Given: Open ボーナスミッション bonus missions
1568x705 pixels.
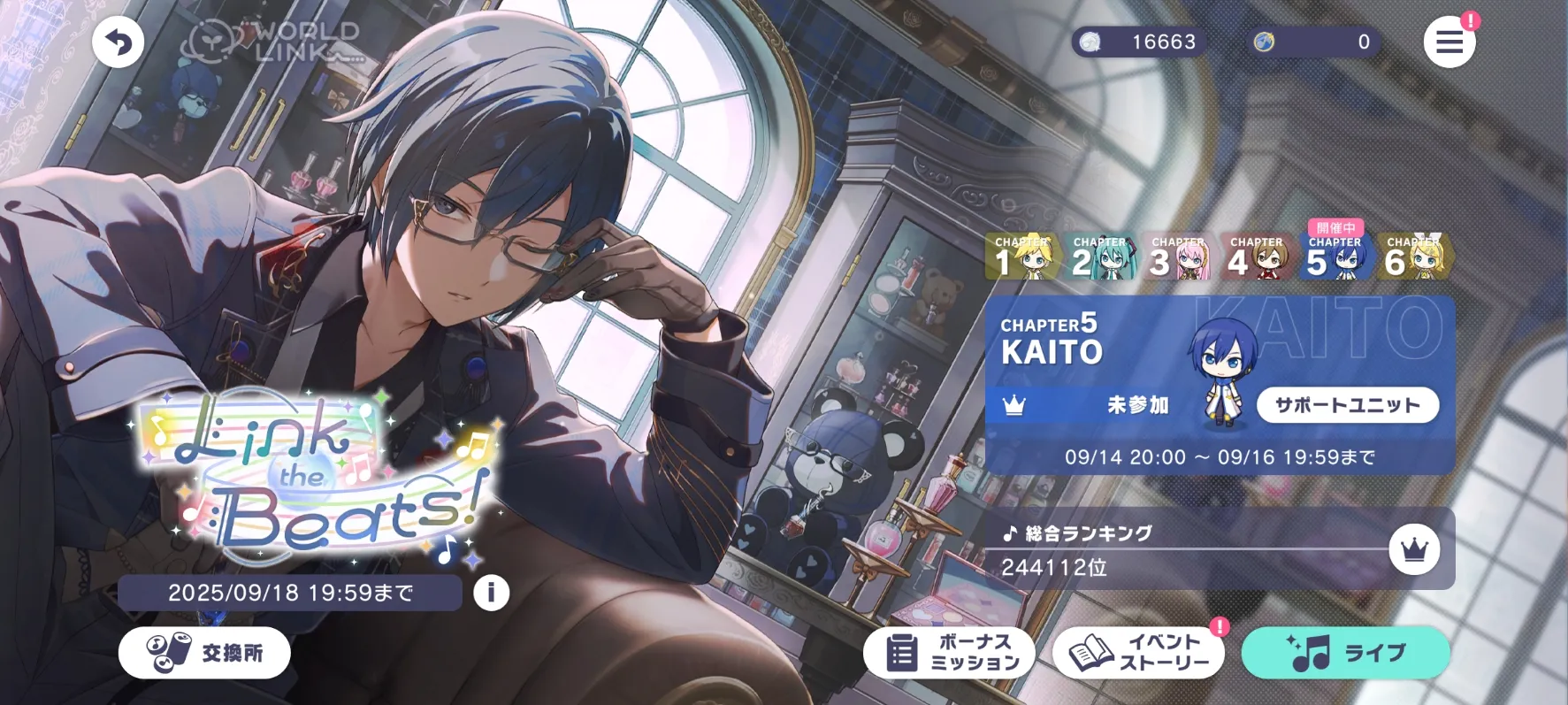Looking at the screenshot, I should click(x=950, y=653).
